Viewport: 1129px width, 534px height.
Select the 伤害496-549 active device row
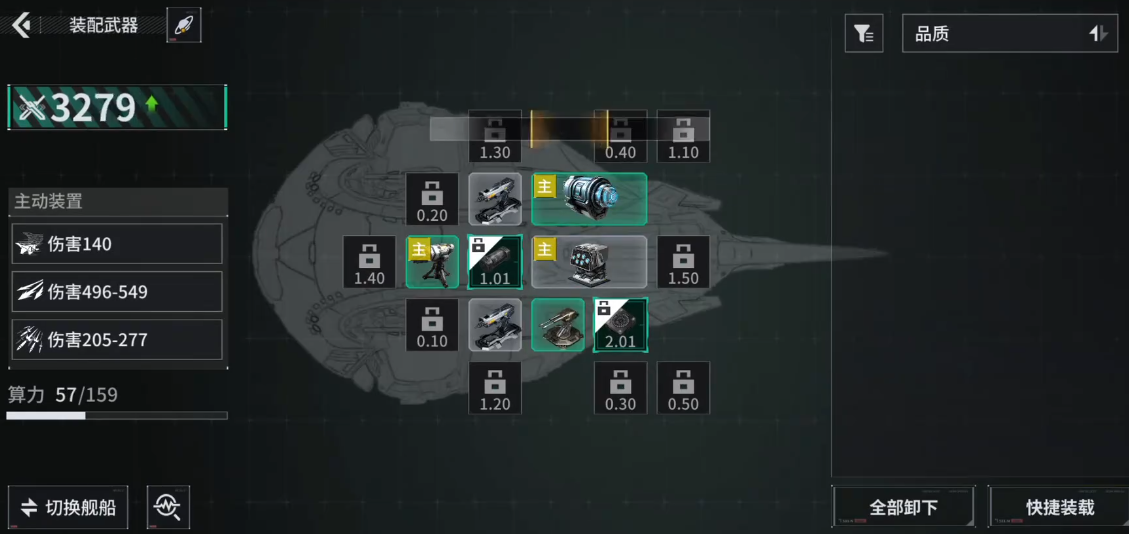[x=117, y=292]
